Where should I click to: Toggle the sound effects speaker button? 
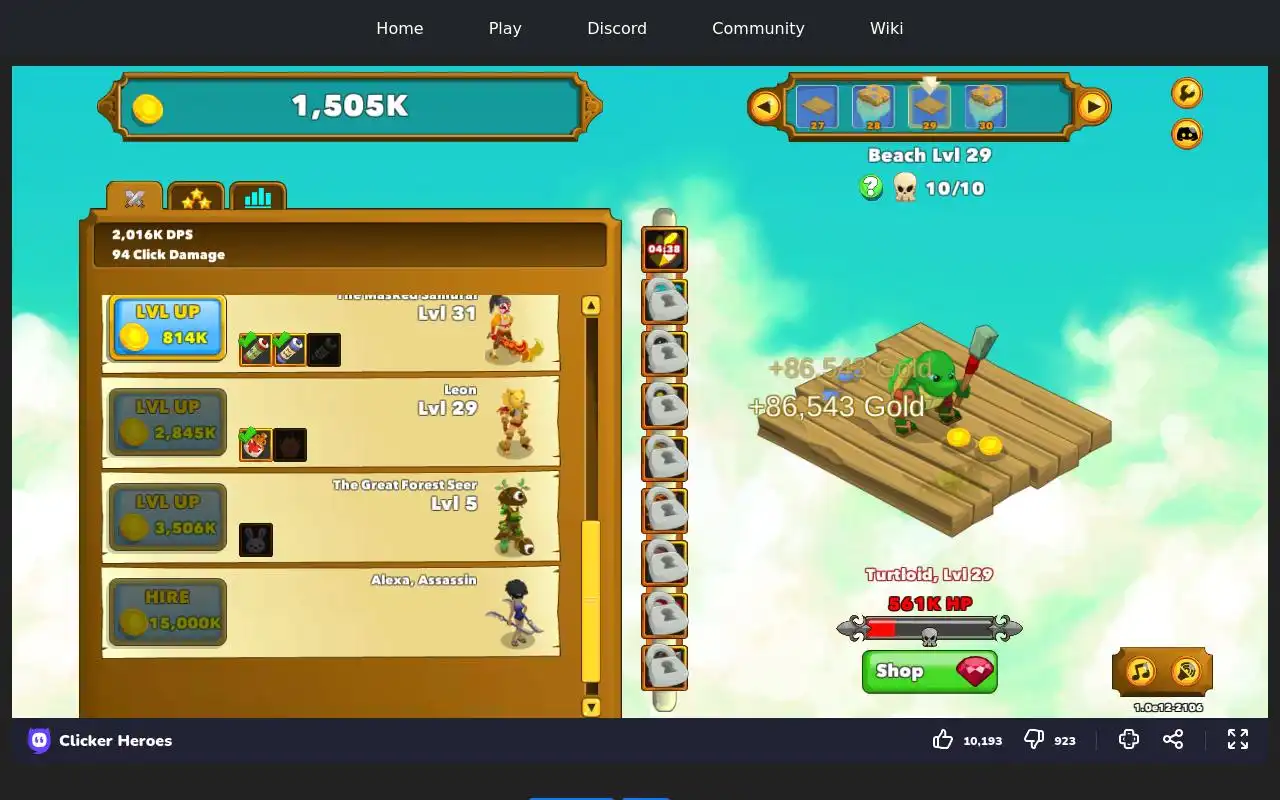[x=1186, y=671]
